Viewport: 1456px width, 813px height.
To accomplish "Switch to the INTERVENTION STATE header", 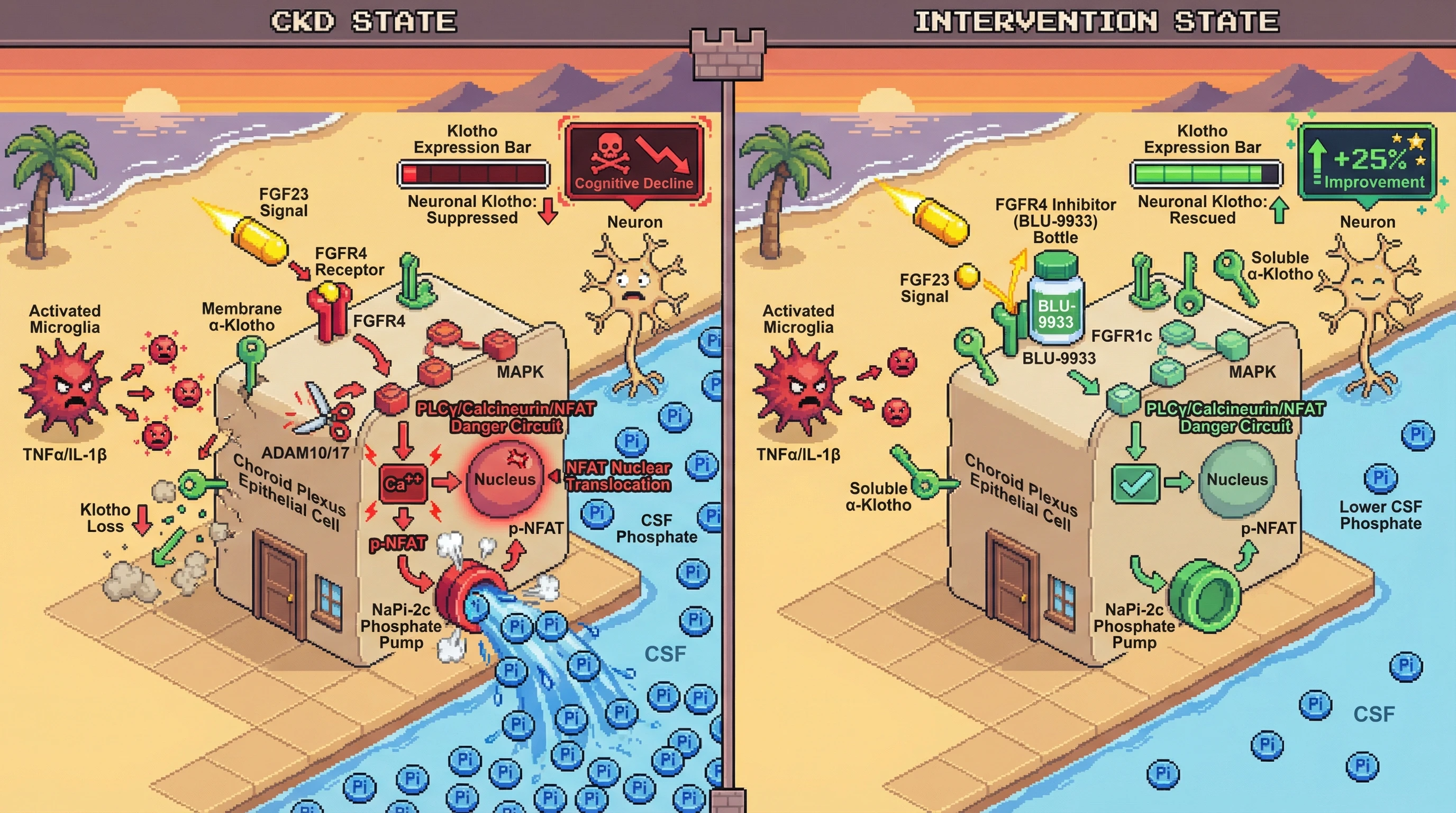I will 1096,22.
